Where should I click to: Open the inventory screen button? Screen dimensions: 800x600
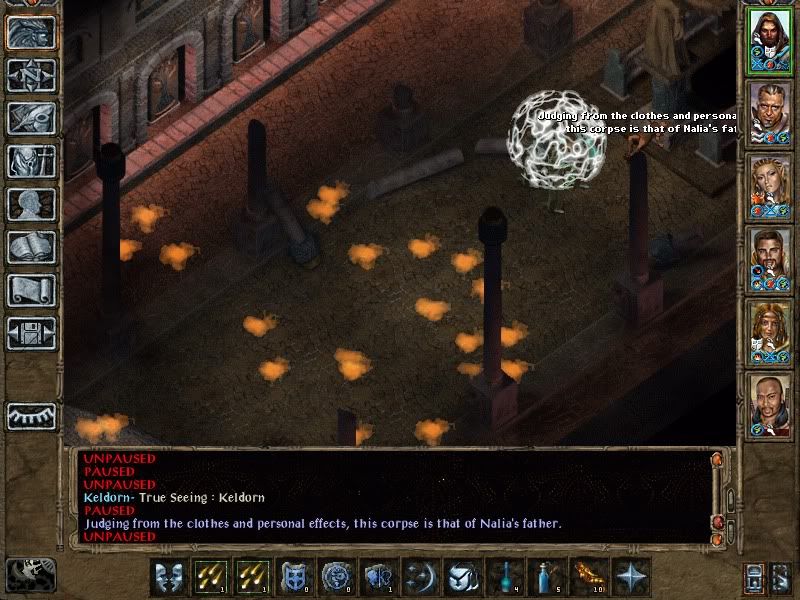point(31,161)
